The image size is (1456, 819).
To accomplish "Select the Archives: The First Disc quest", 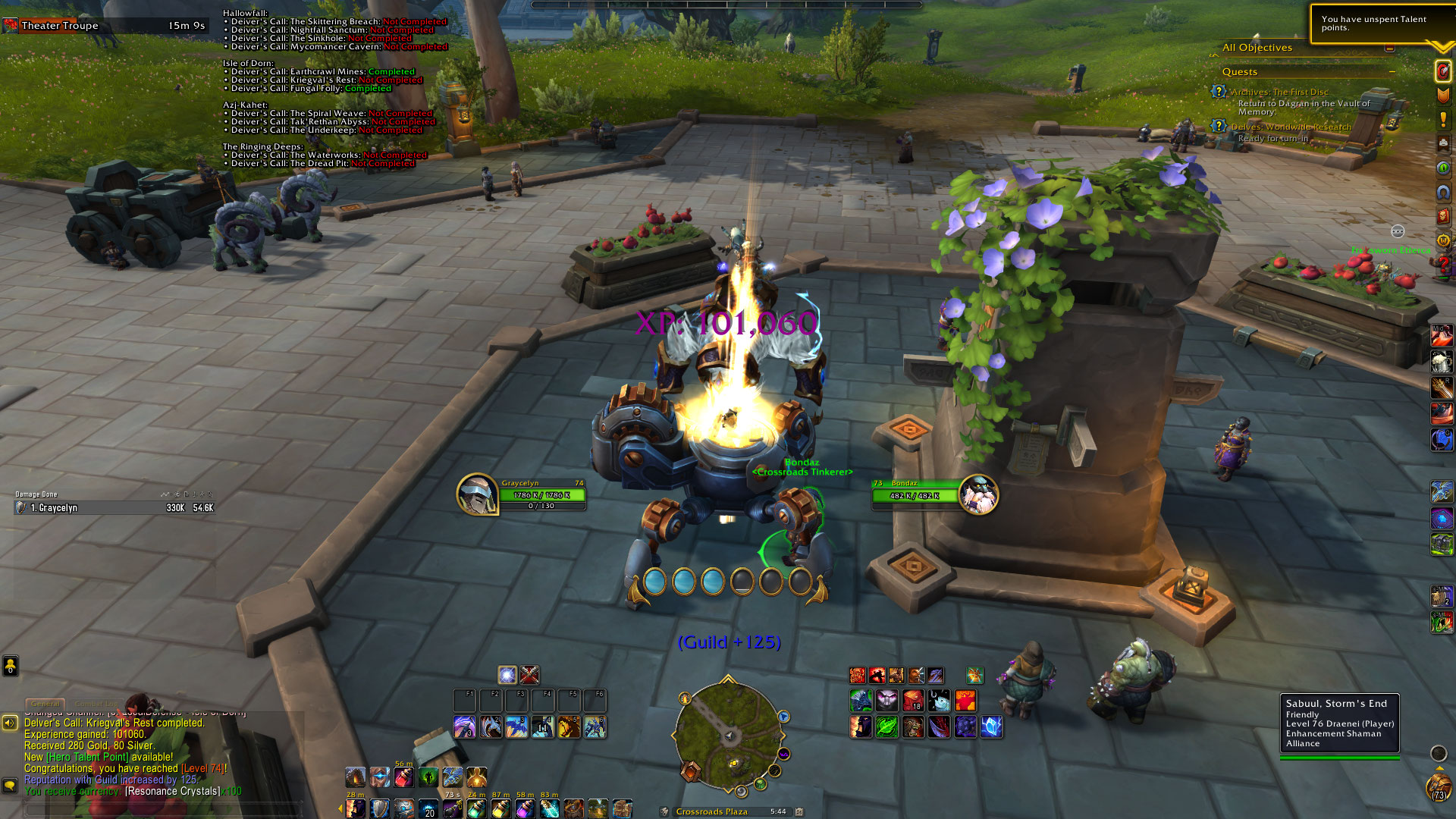I will [1279, 93].
